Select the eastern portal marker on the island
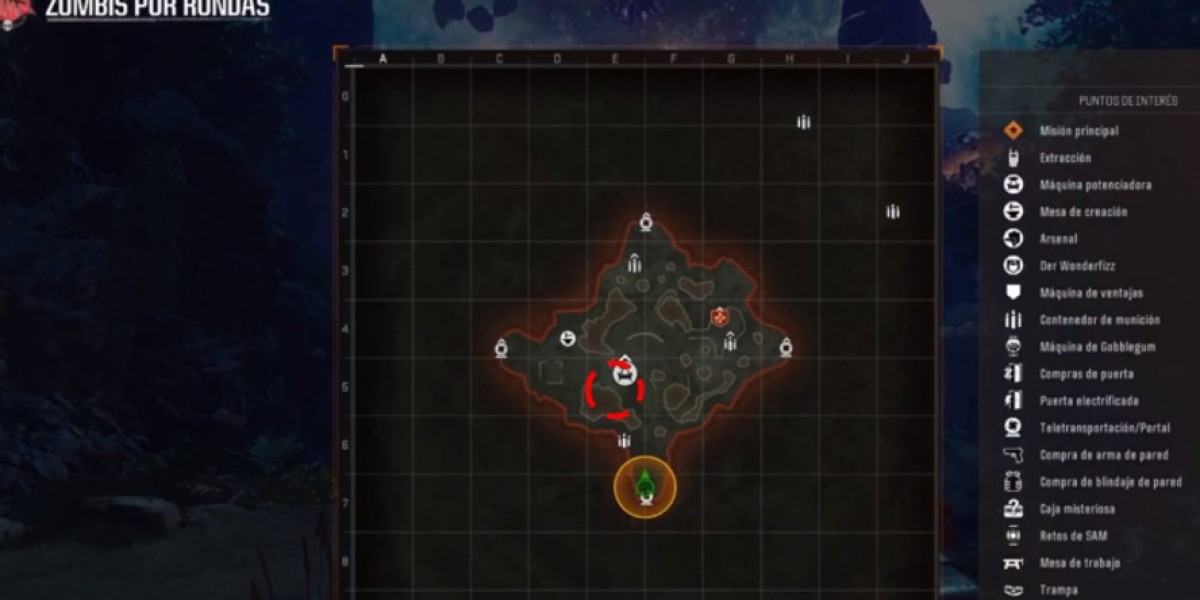The width and height of the screenshot is (1200, 600). coord(786,348)
